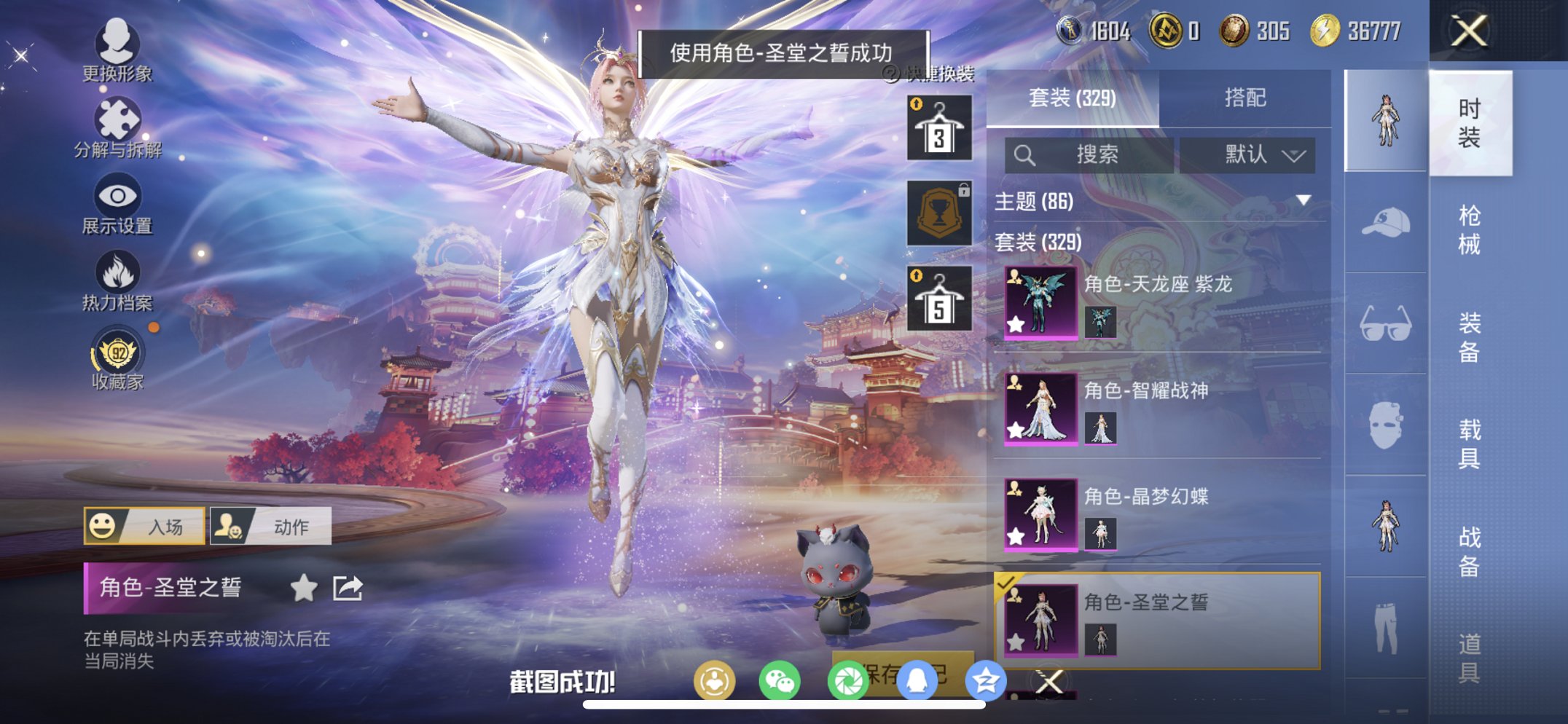Switch to the 搭配 tab

(1247, 96)
